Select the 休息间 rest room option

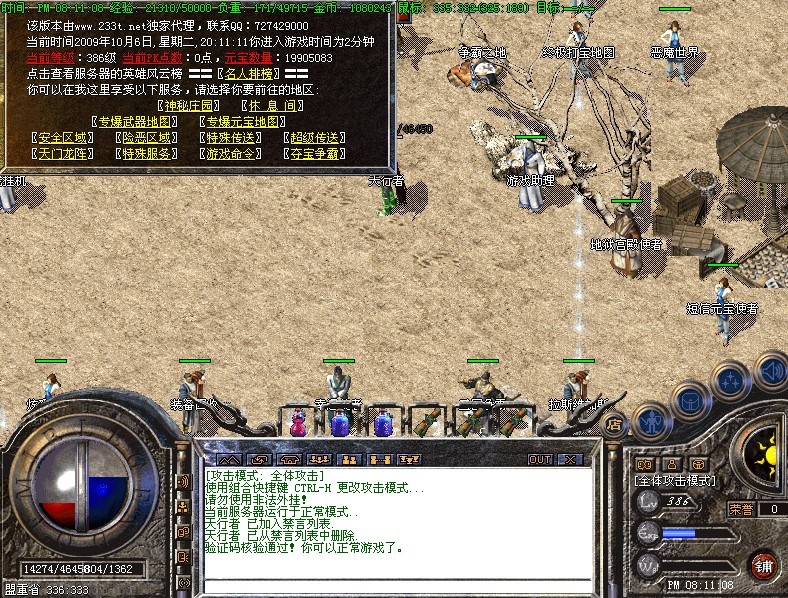point(270,105)
